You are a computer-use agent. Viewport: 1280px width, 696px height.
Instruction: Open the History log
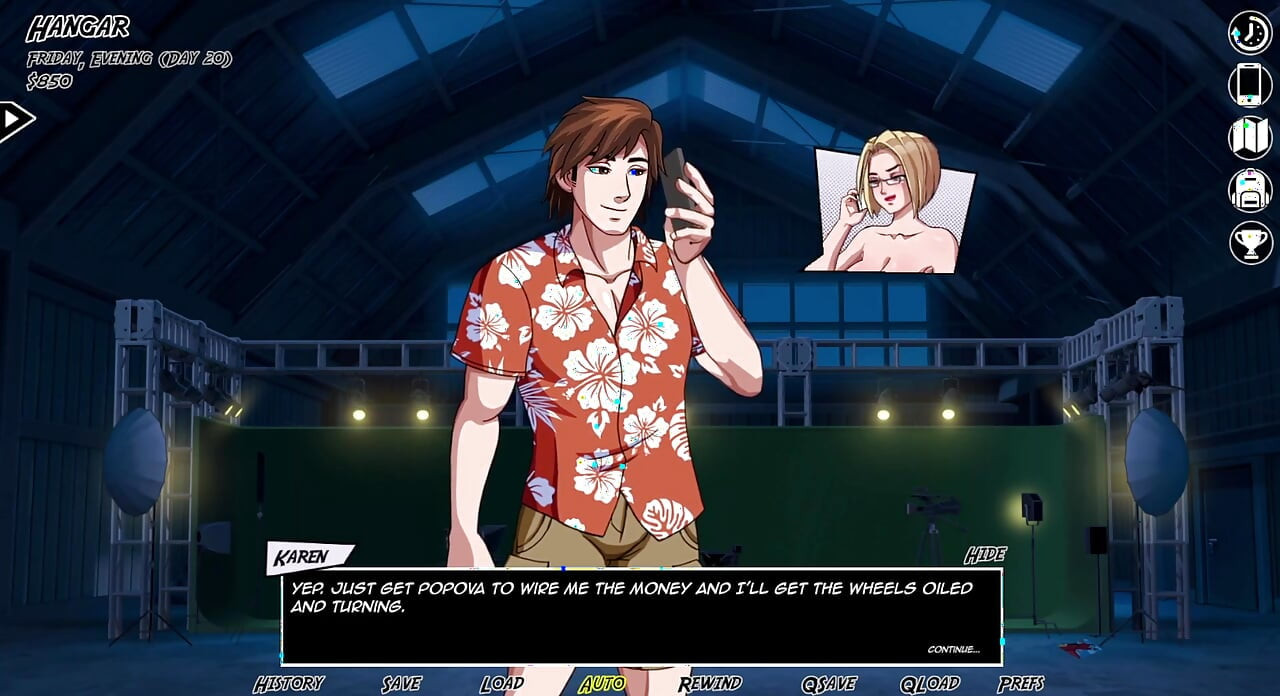(x=288, y=684)
